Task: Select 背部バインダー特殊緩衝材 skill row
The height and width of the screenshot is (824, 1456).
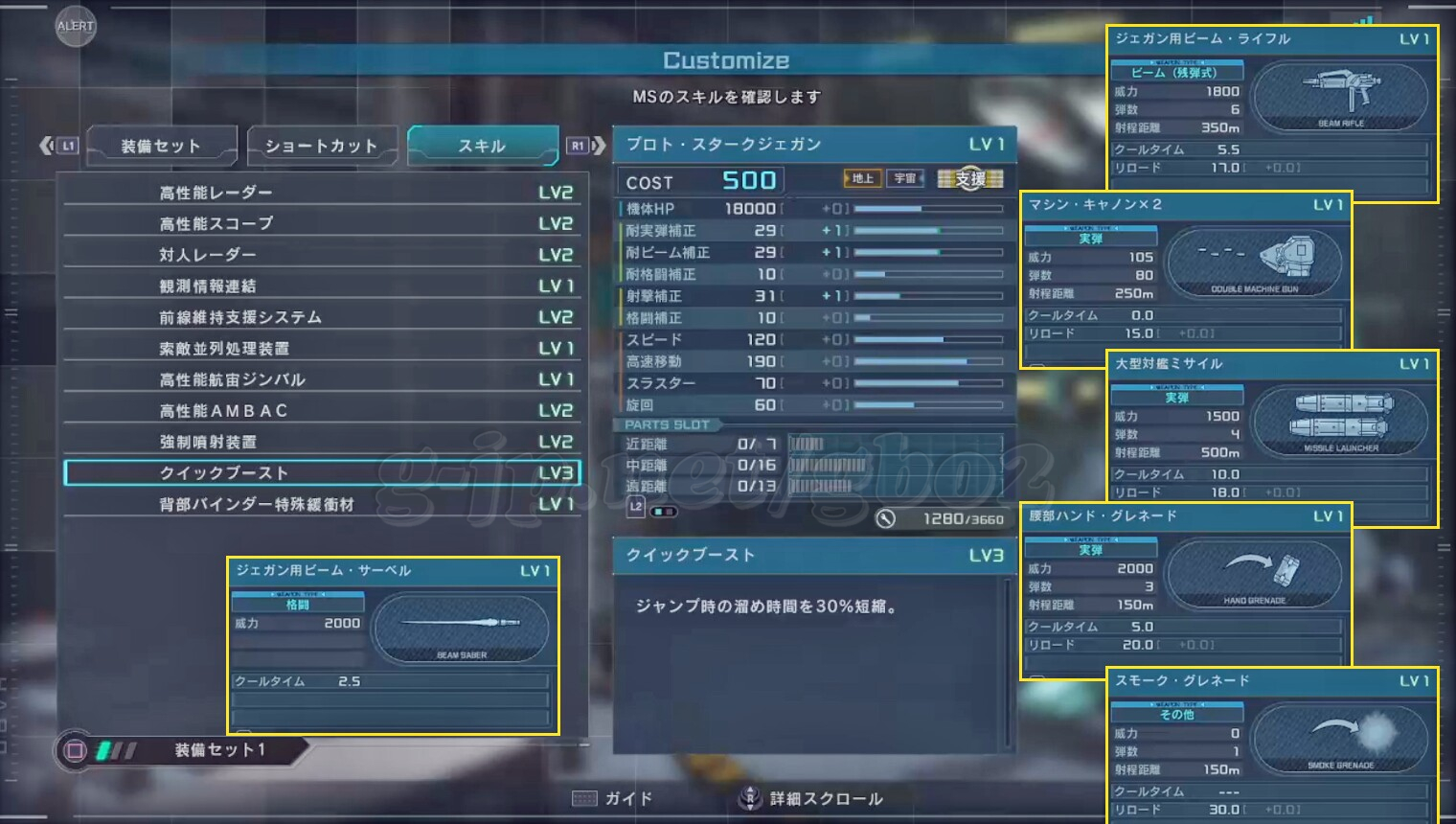Action: click(321, 504)
